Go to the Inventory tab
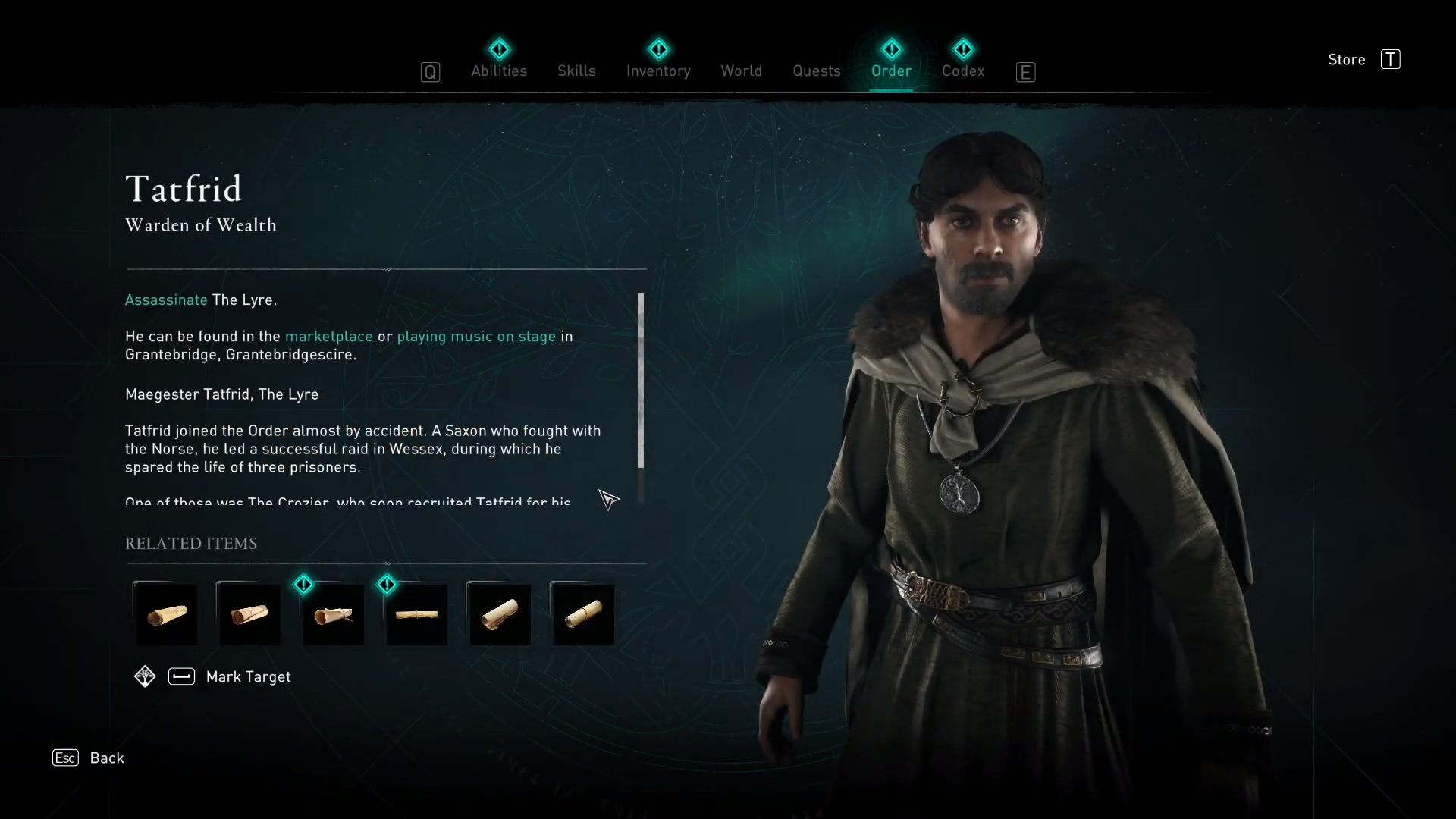Screen dimensions: 1456x819 click(x=658, y=71)
